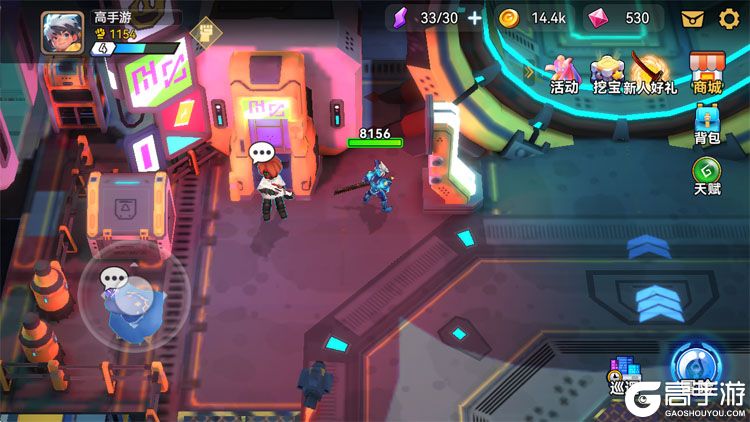This screenshot has width=750, height=422.
Task: Tap the gold coin currency counter
Action: tap(534, 17)
